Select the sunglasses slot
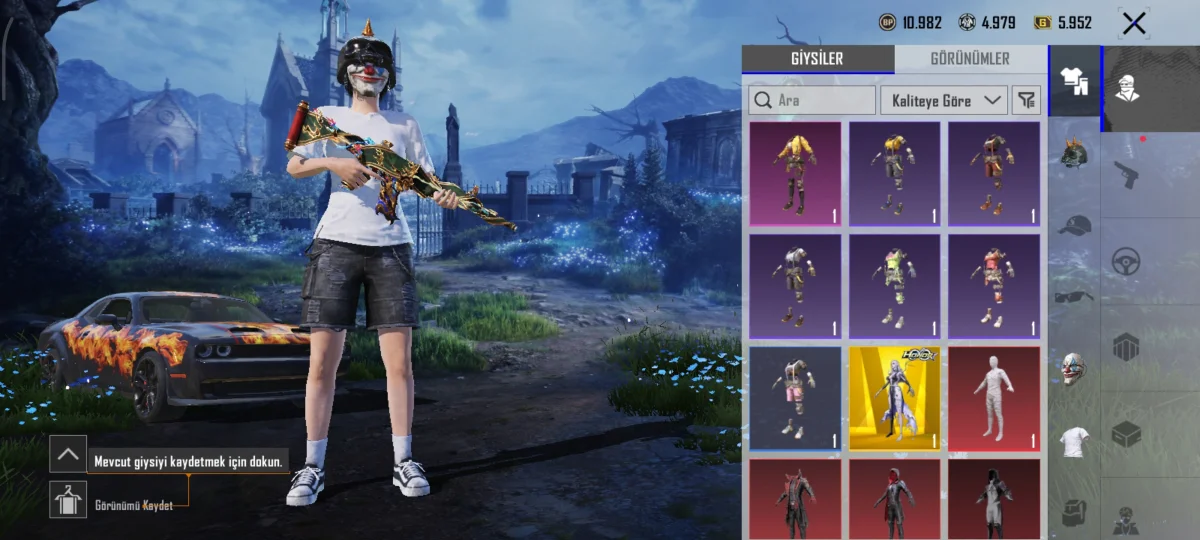The image size is (1200, 540). tap(1073, 296)
